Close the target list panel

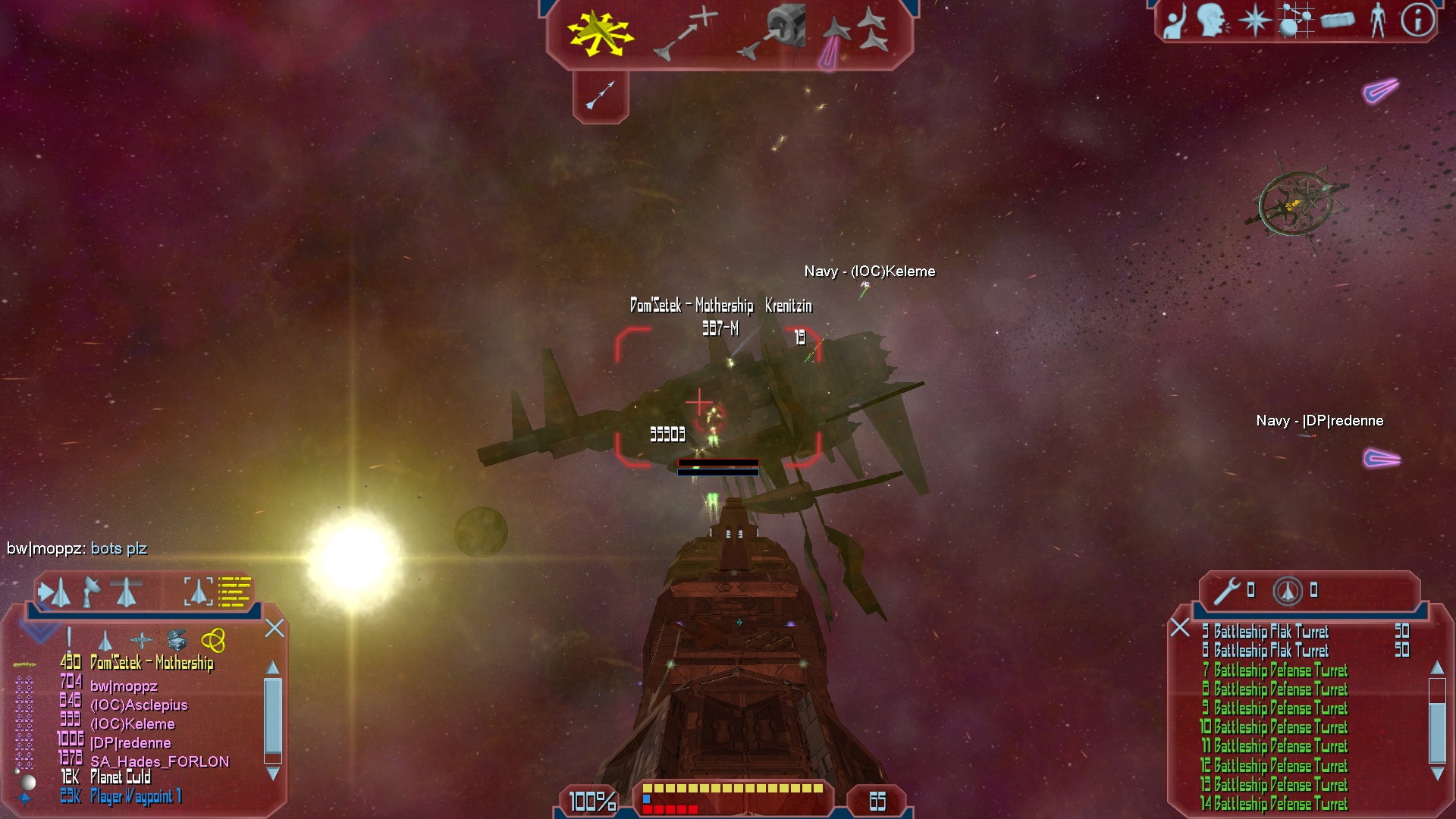click(x=275, y=628)
